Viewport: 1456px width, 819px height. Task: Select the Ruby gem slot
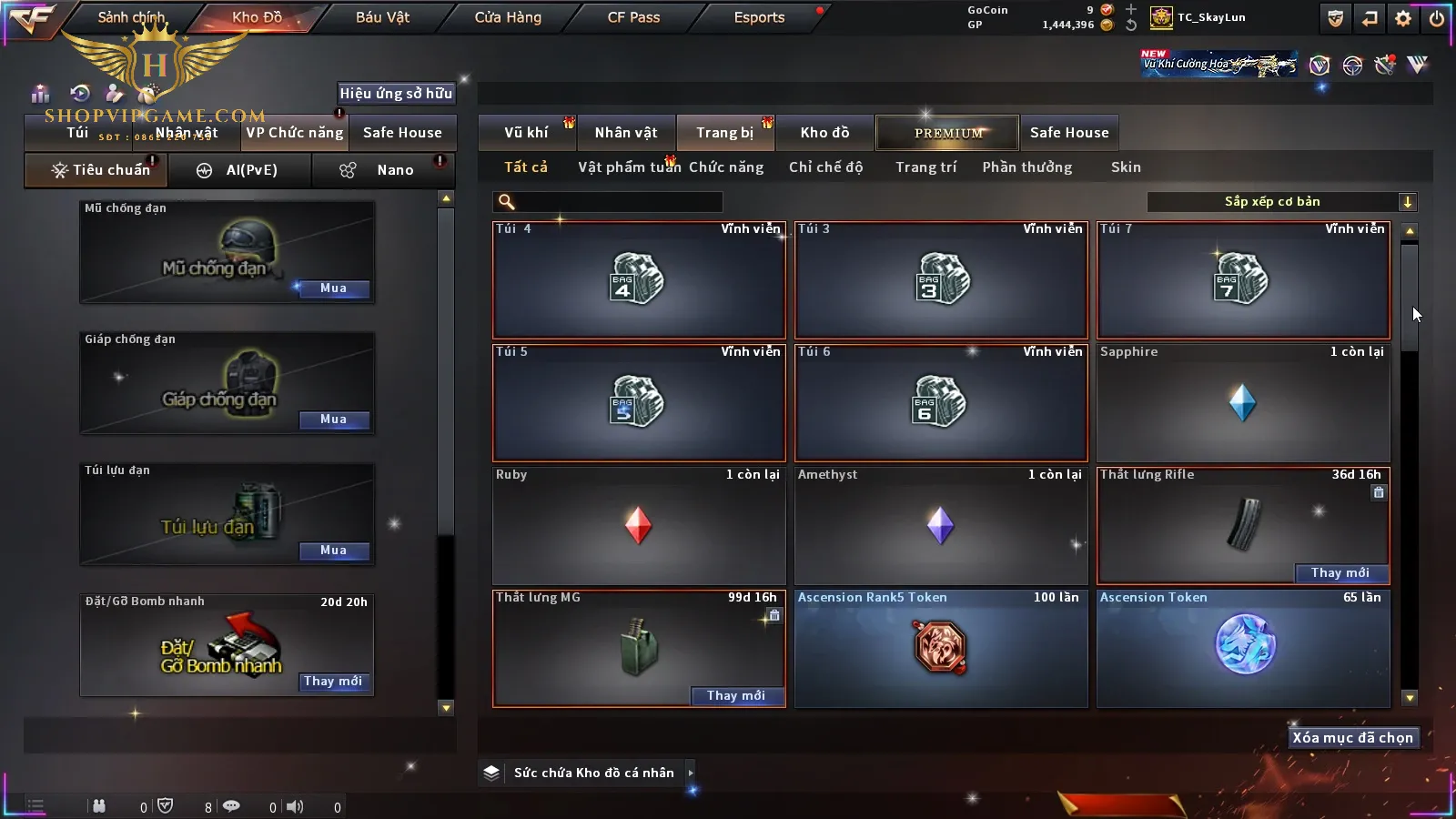(638, 526)
